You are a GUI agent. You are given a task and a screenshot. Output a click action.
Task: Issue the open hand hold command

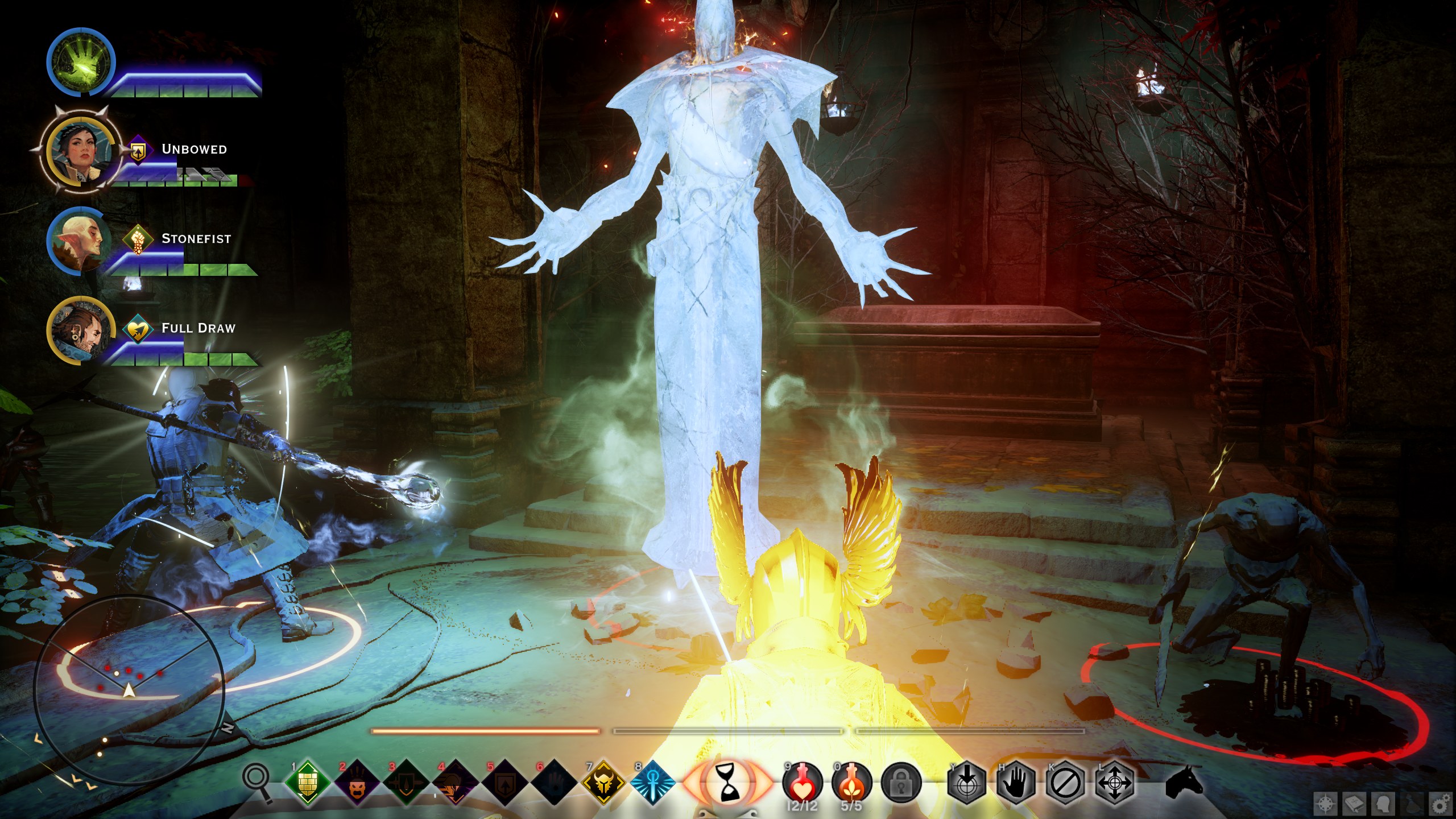coord(1015,784)
